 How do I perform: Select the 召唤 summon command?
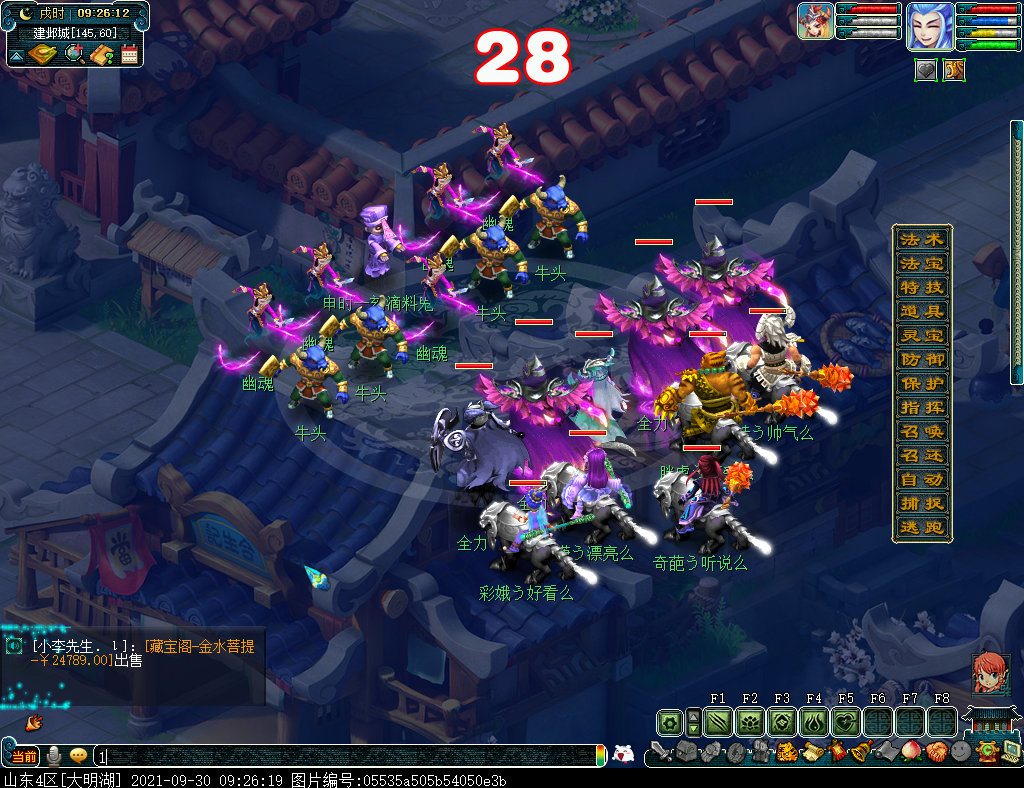click(921, 432)
